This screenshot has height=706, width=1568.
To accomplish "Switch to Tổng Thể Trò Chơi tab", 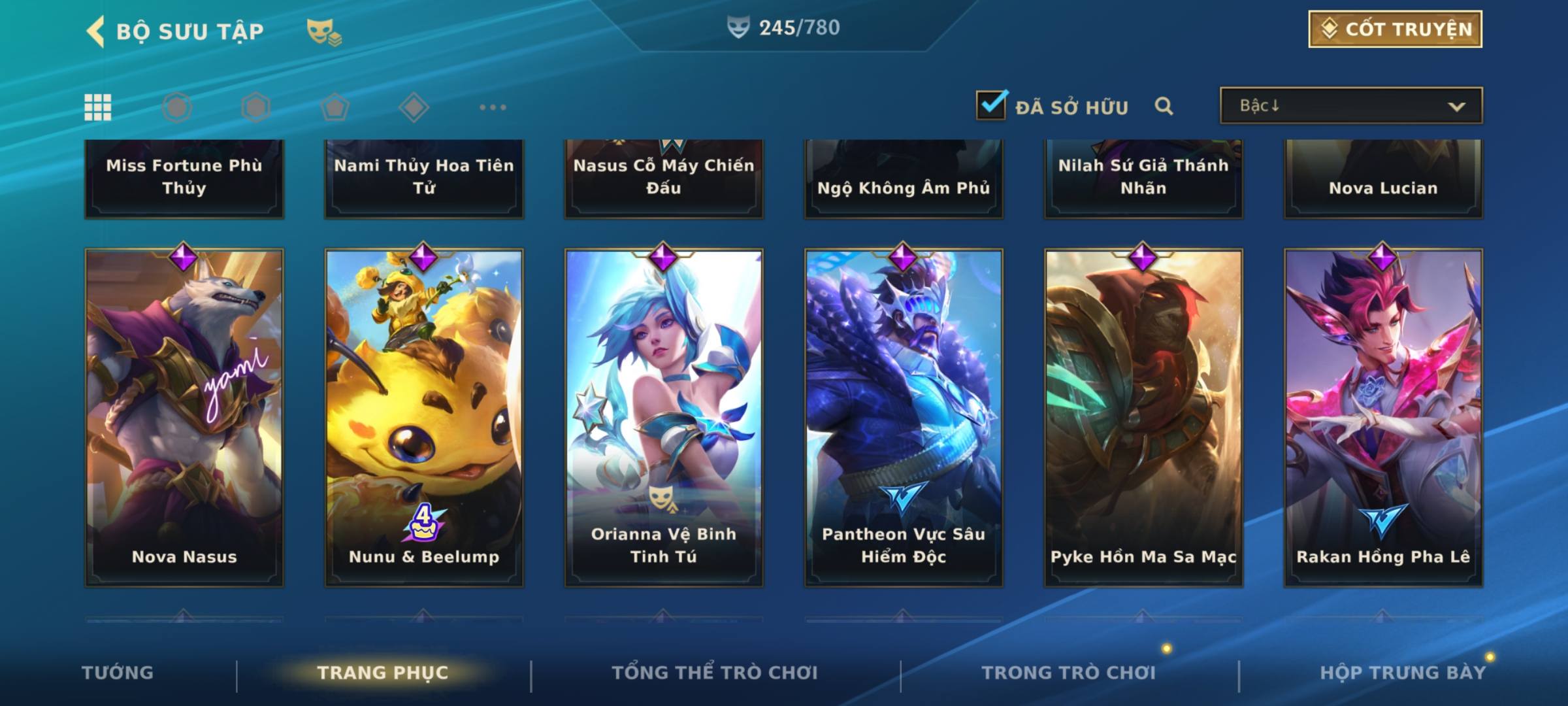I will click(715, 673).
